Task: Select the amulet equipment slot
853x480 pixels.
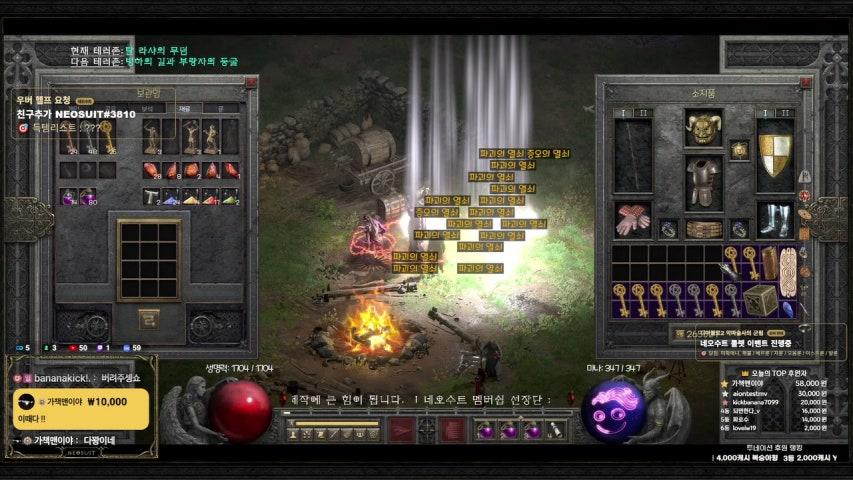Action: pos(739,150)
